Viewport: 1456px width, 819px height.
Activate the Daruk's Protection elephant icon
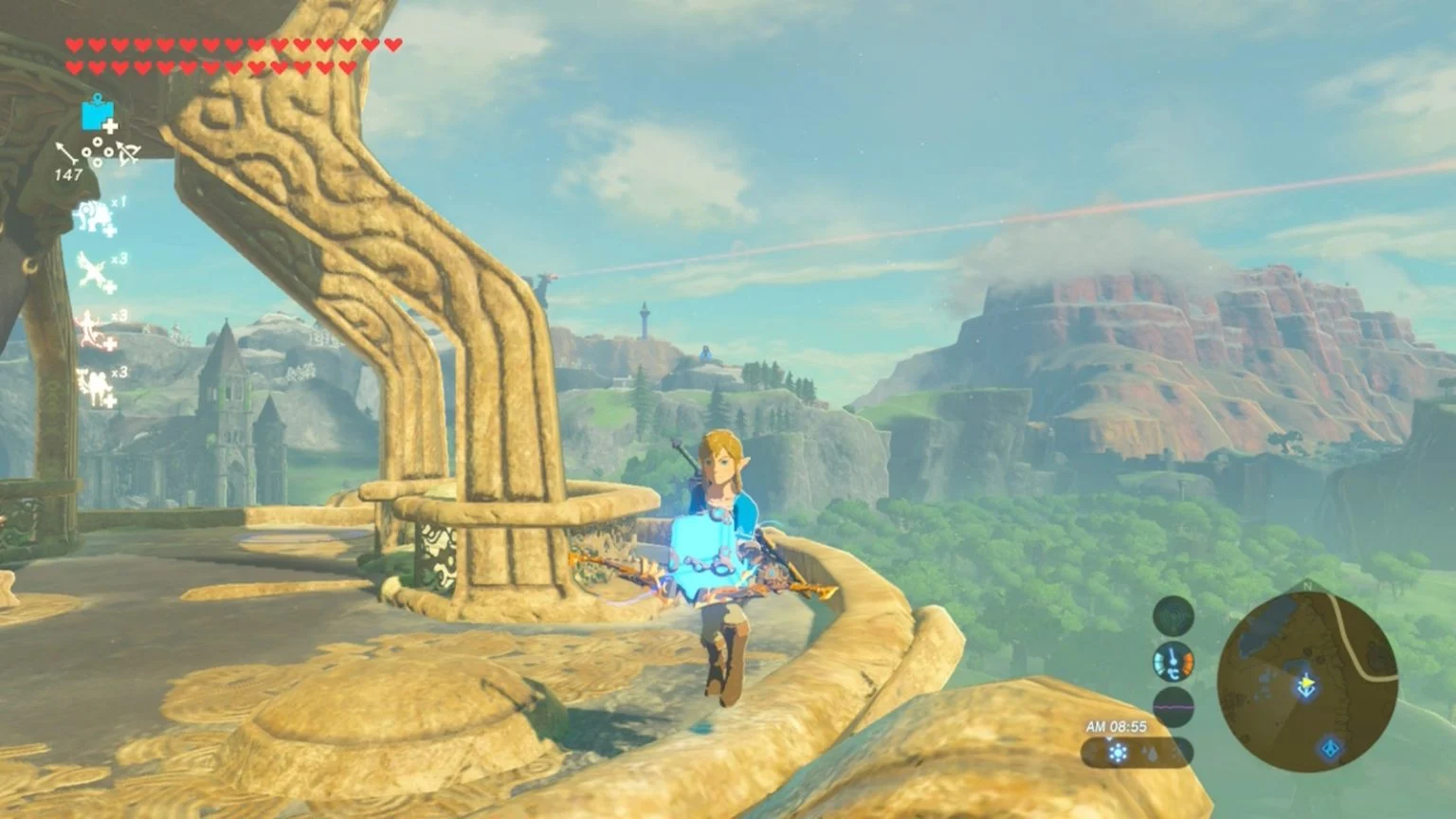(x=95, y=217)
